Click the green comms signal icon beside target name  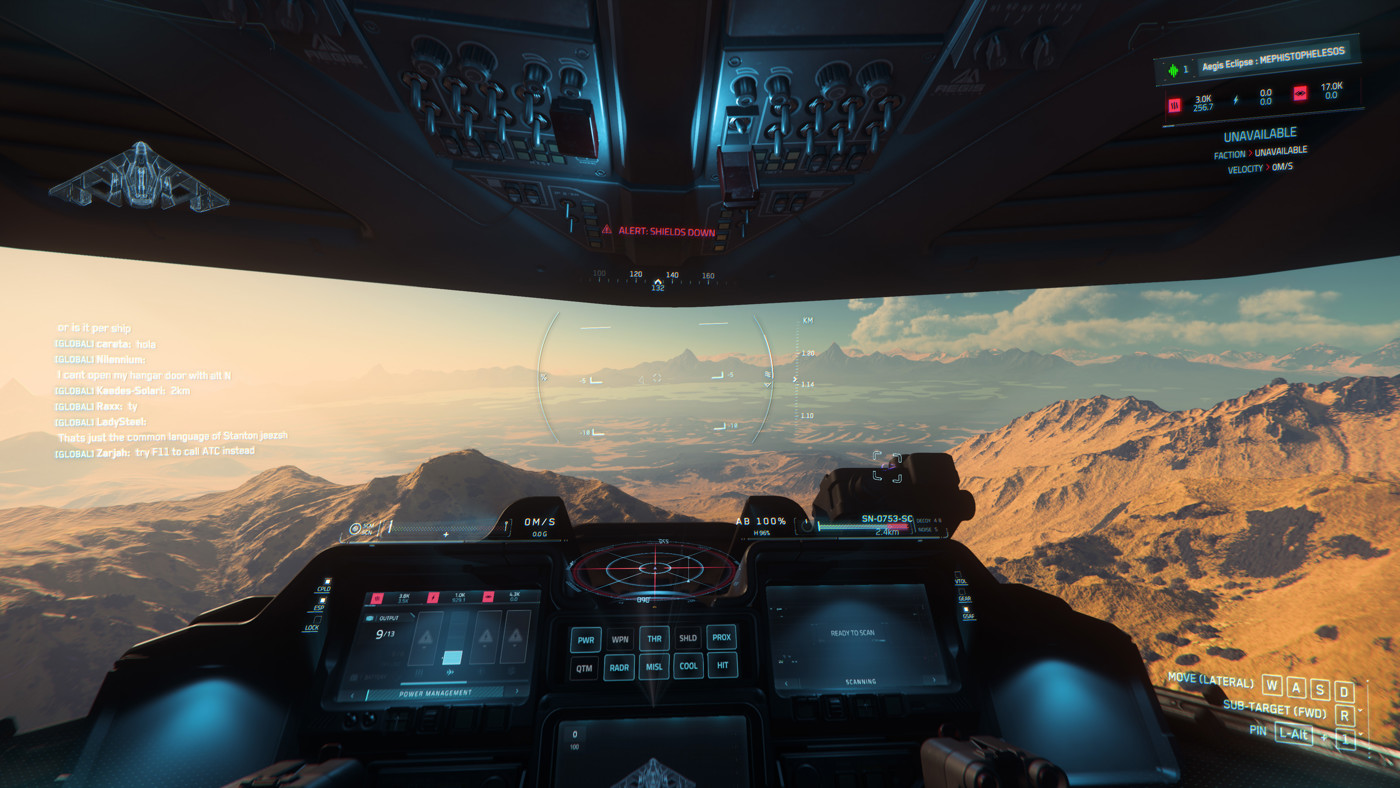coord(1172,69)
